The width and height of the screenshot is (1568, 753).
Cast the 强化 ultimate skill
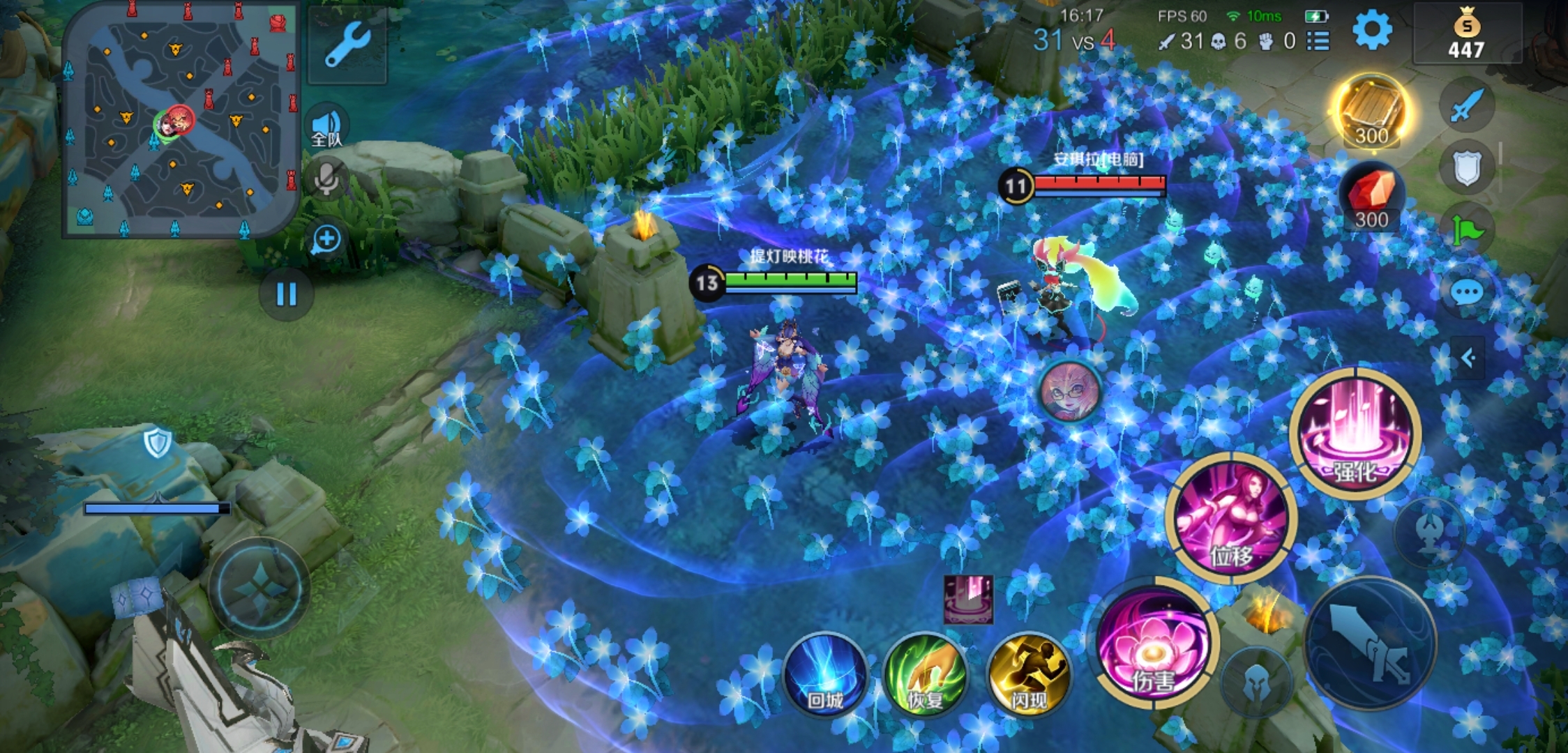click(1355, 434)
